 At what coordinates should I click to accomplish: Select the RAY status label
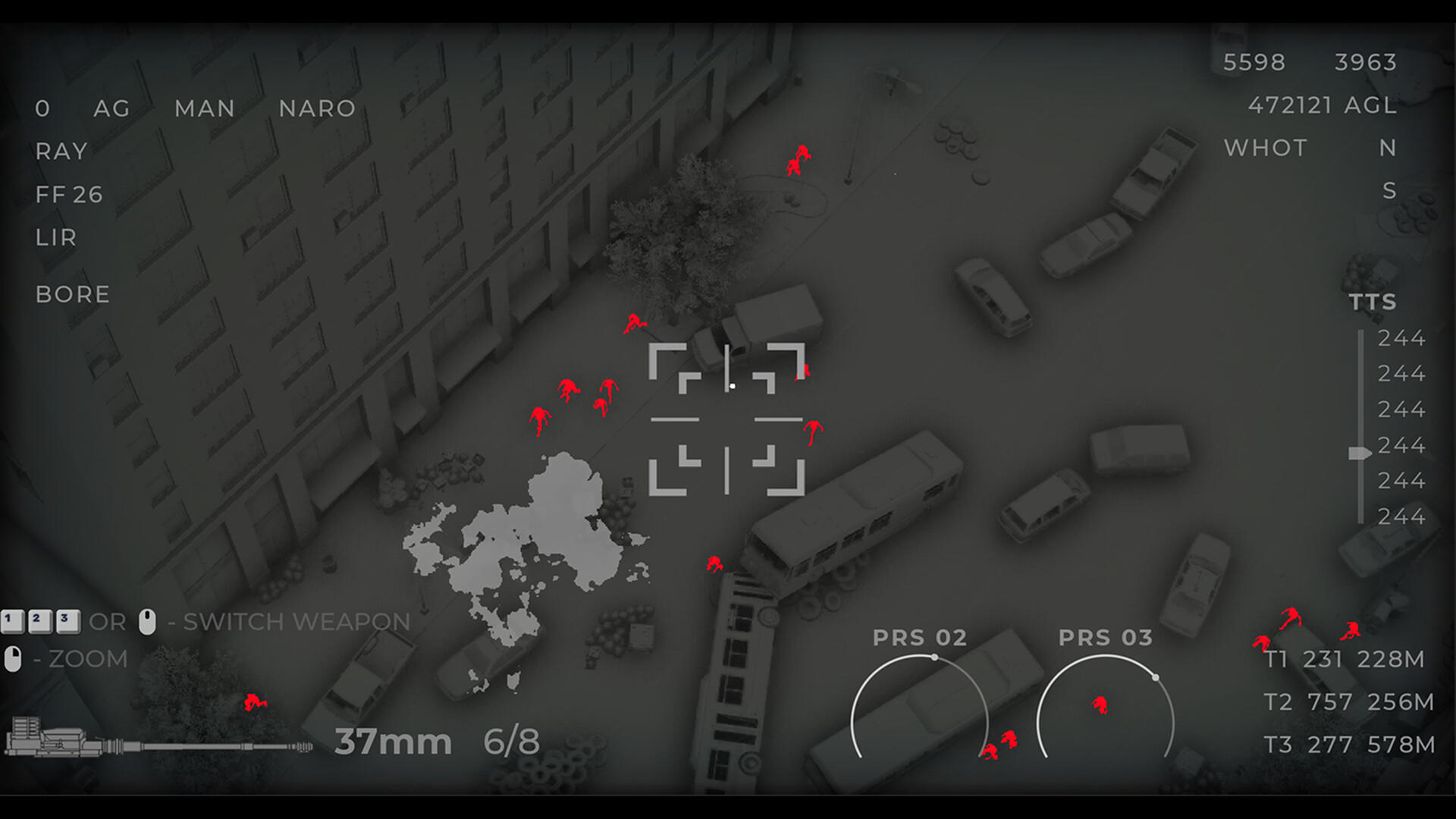(61, 152)
